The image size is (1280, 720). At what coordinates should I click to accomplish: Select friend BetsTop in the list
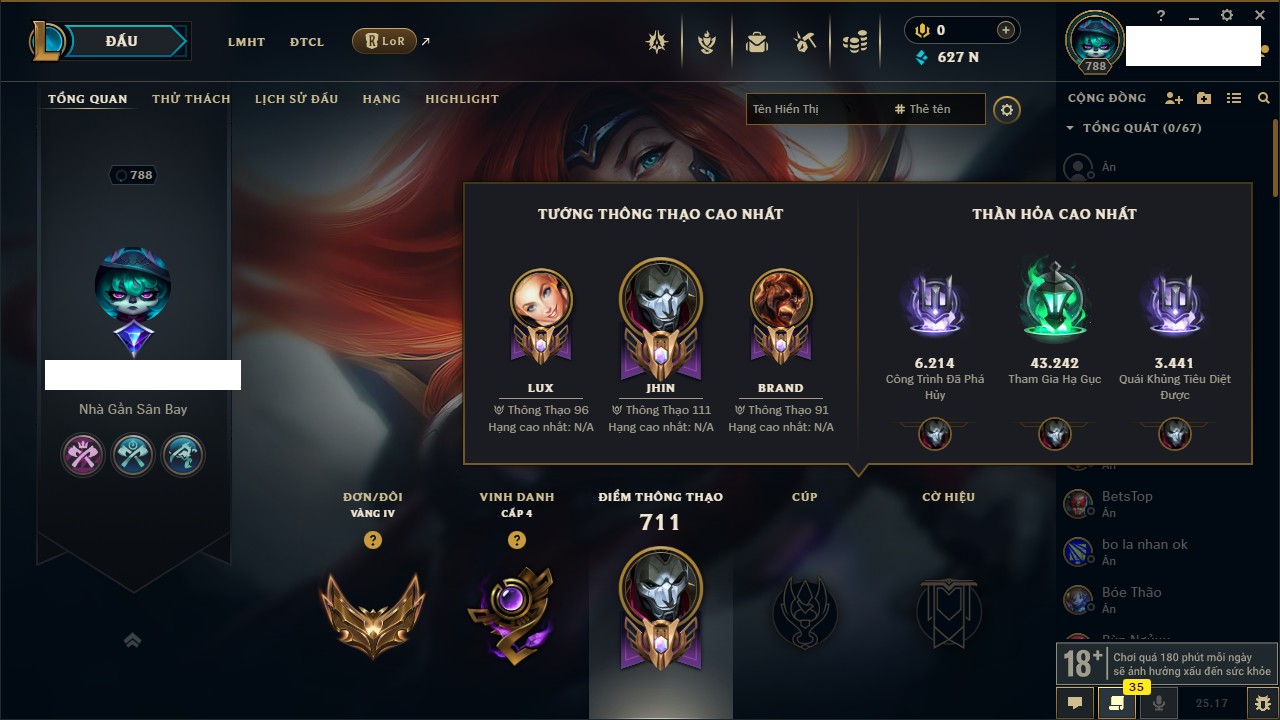click(x=1127, y=497)
